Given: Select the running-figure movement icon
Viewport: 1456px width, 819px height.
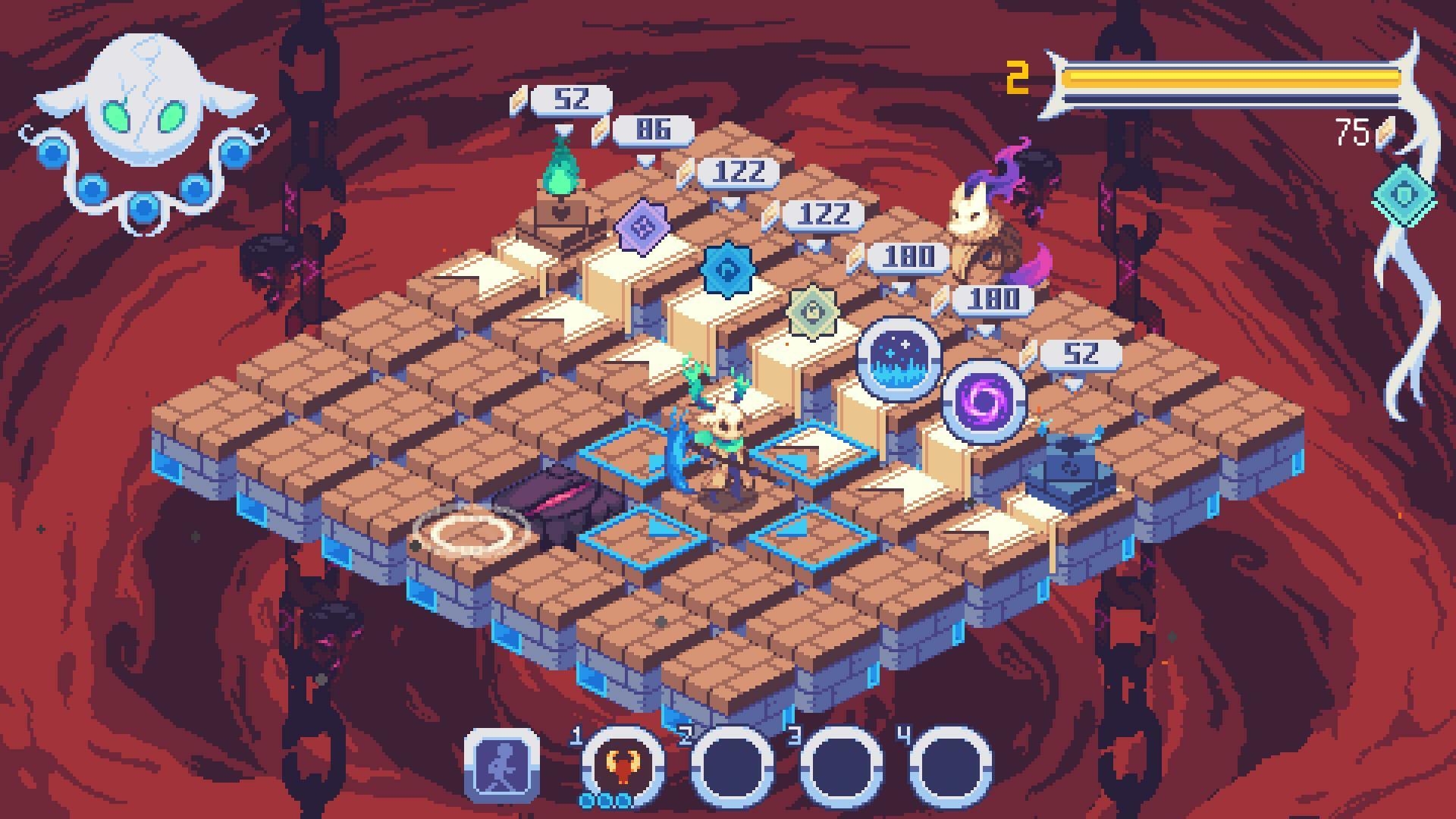Looking at the screenshot, I should (x=504, y=768).
